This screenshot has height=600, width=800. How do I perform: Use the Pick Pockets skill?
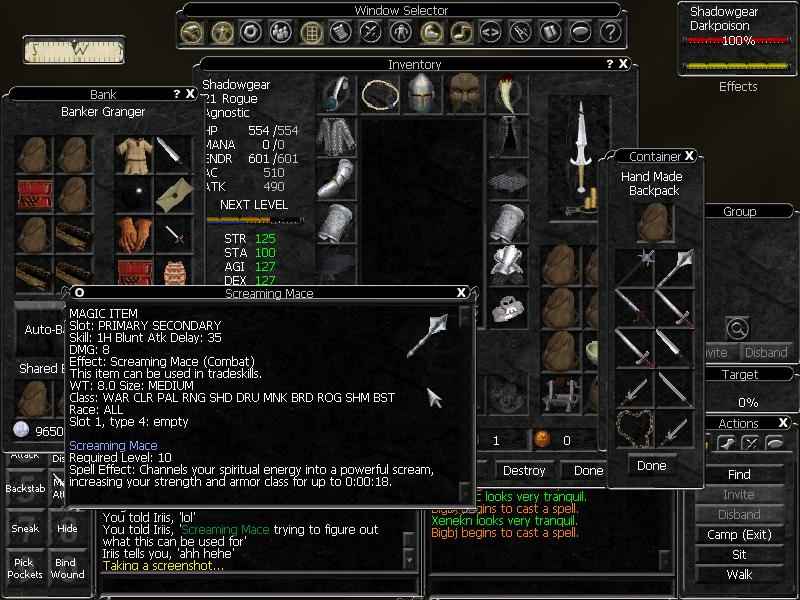24,568
